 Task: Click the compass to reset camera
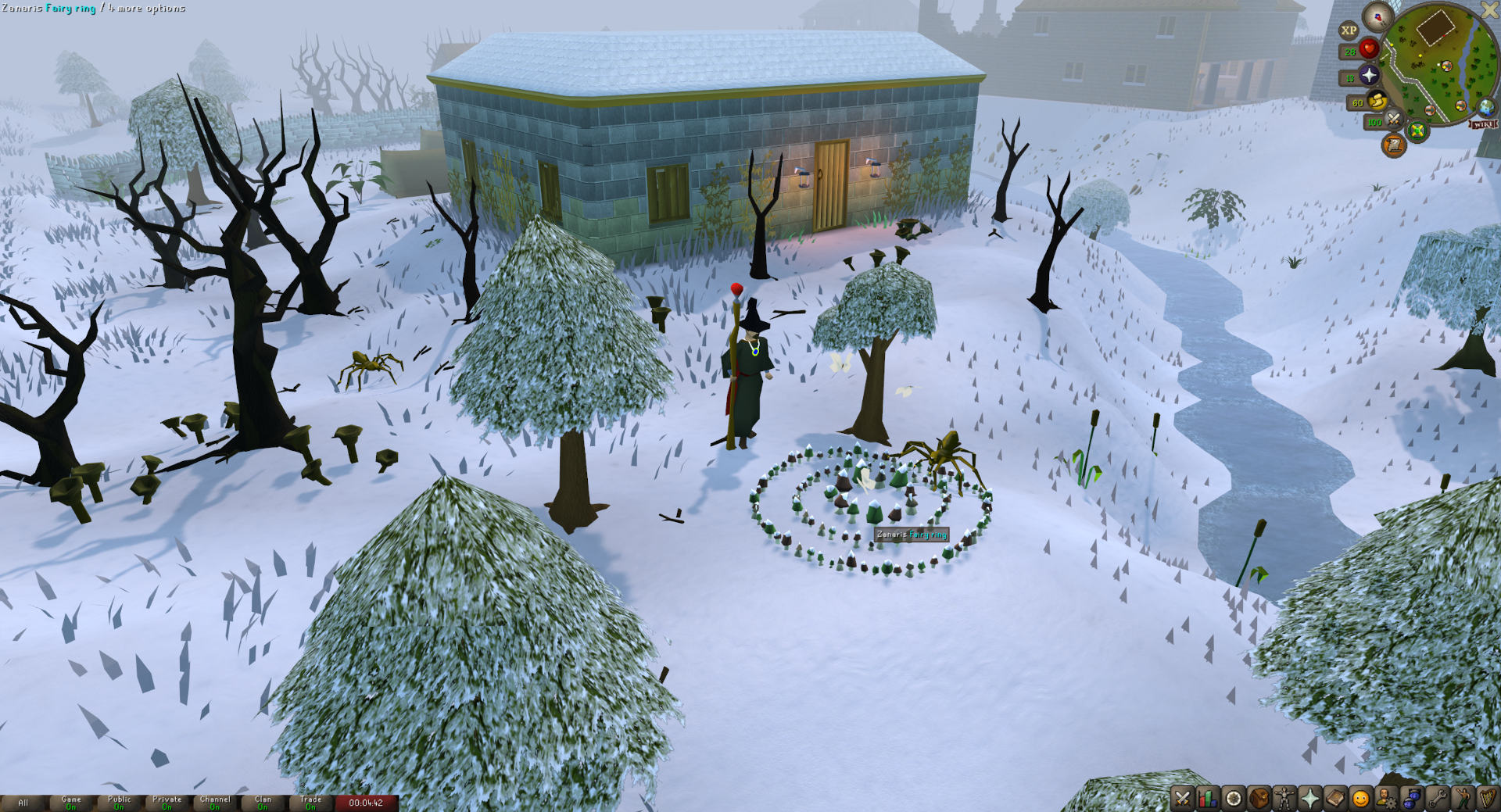point(1377,17)
